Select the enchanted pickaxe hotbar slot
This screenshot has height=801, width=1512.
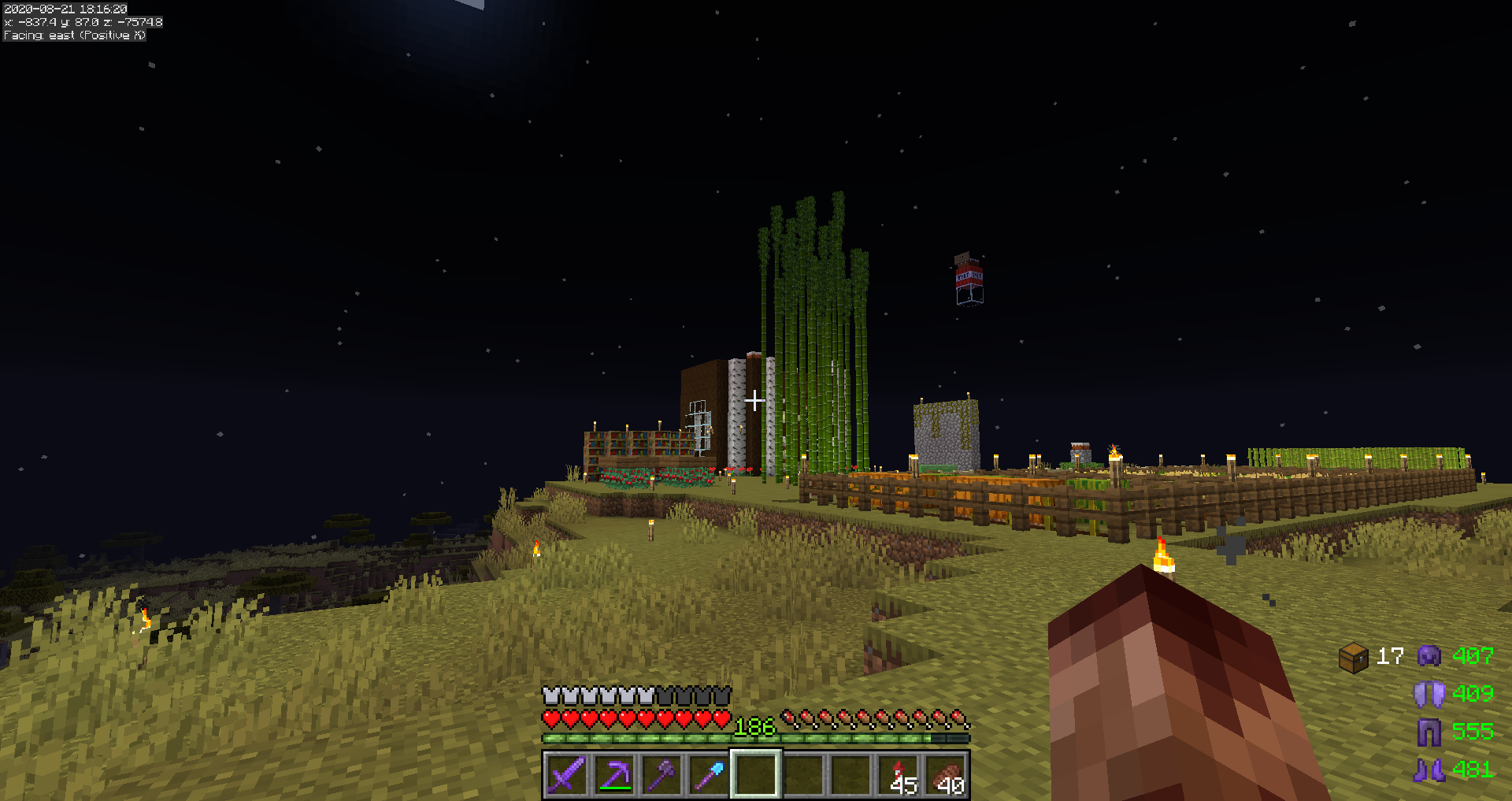point(614,775)
